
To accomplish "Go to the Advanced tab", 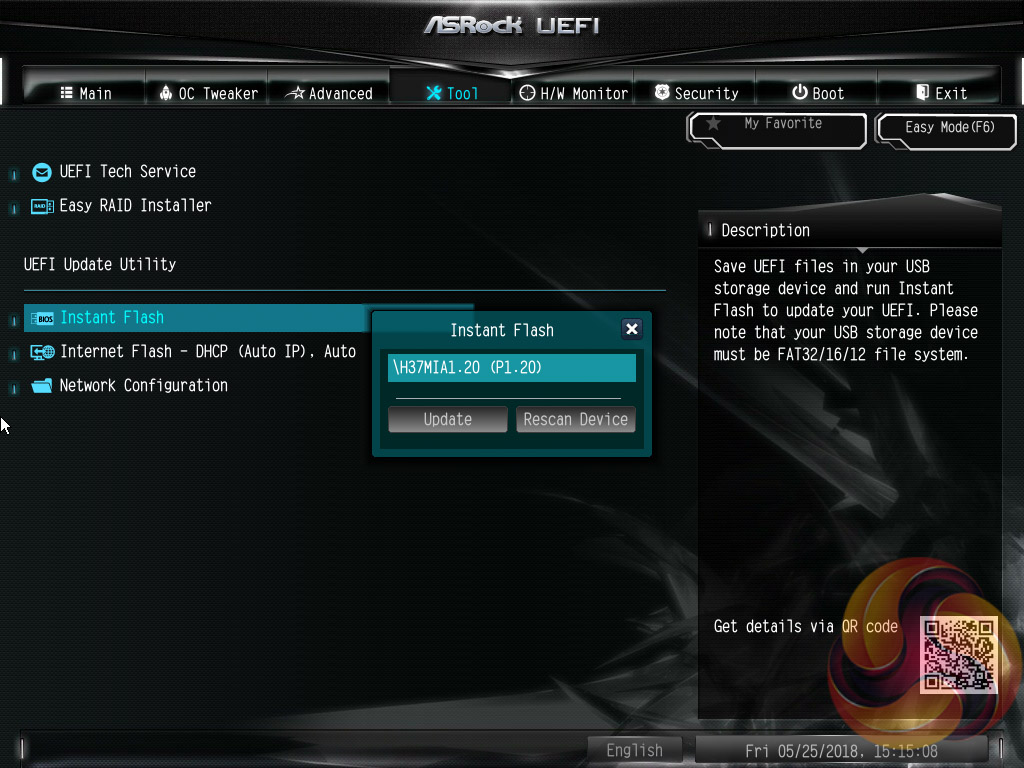I will tap(329, 93).
